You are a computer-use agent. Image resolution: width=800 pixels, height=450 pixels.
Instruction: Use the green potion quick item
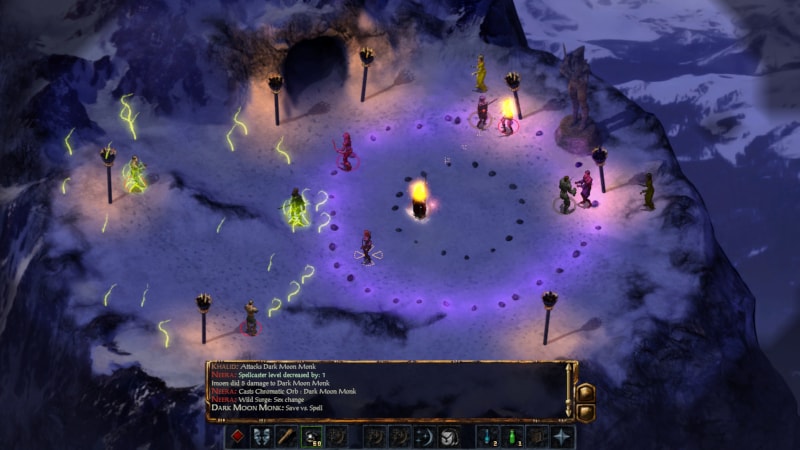[513, 437]
